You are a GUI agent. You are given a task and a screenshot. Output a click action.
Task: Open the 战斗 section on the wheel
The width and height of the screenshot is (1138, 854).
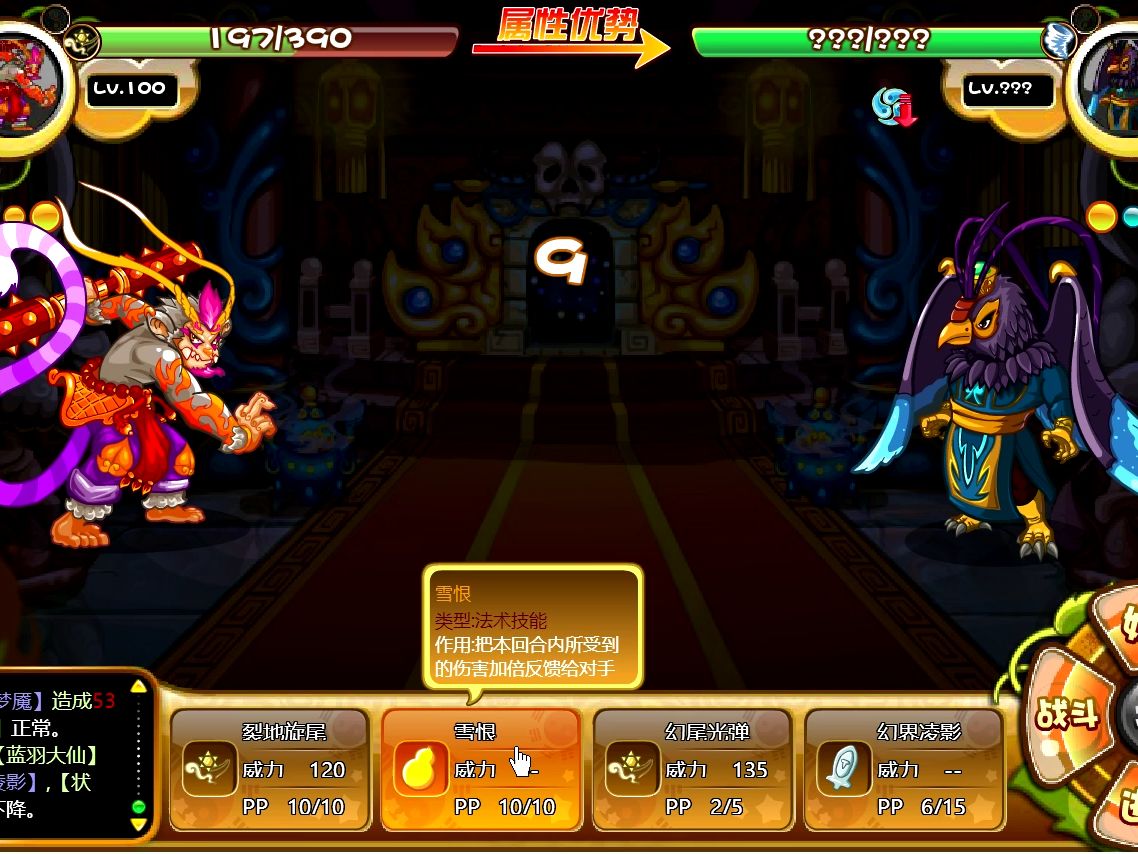pos(1068,714)
